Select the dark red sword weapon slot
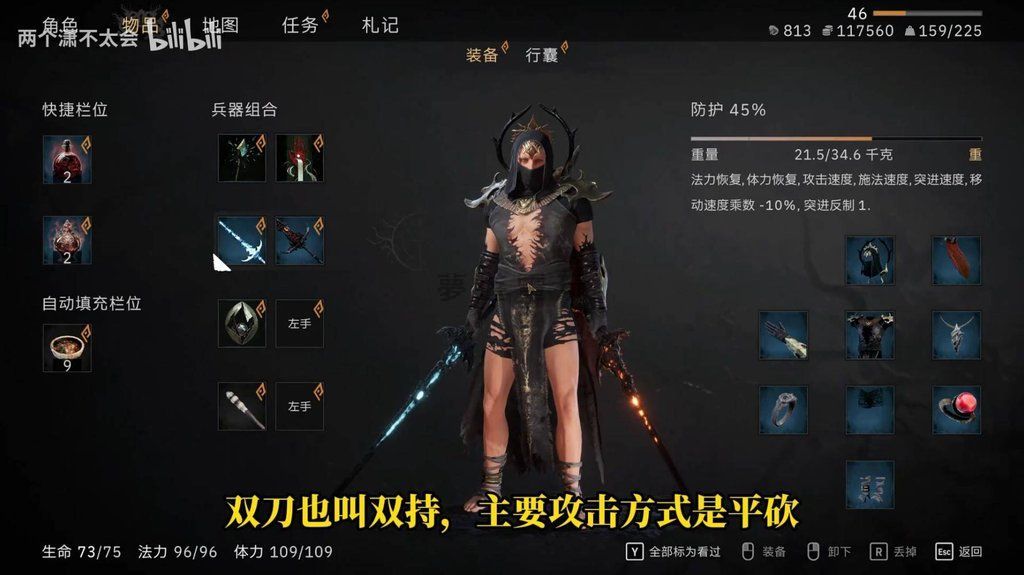The height and width of the screenshot is (575, 1024). click(x=299, y=240)
